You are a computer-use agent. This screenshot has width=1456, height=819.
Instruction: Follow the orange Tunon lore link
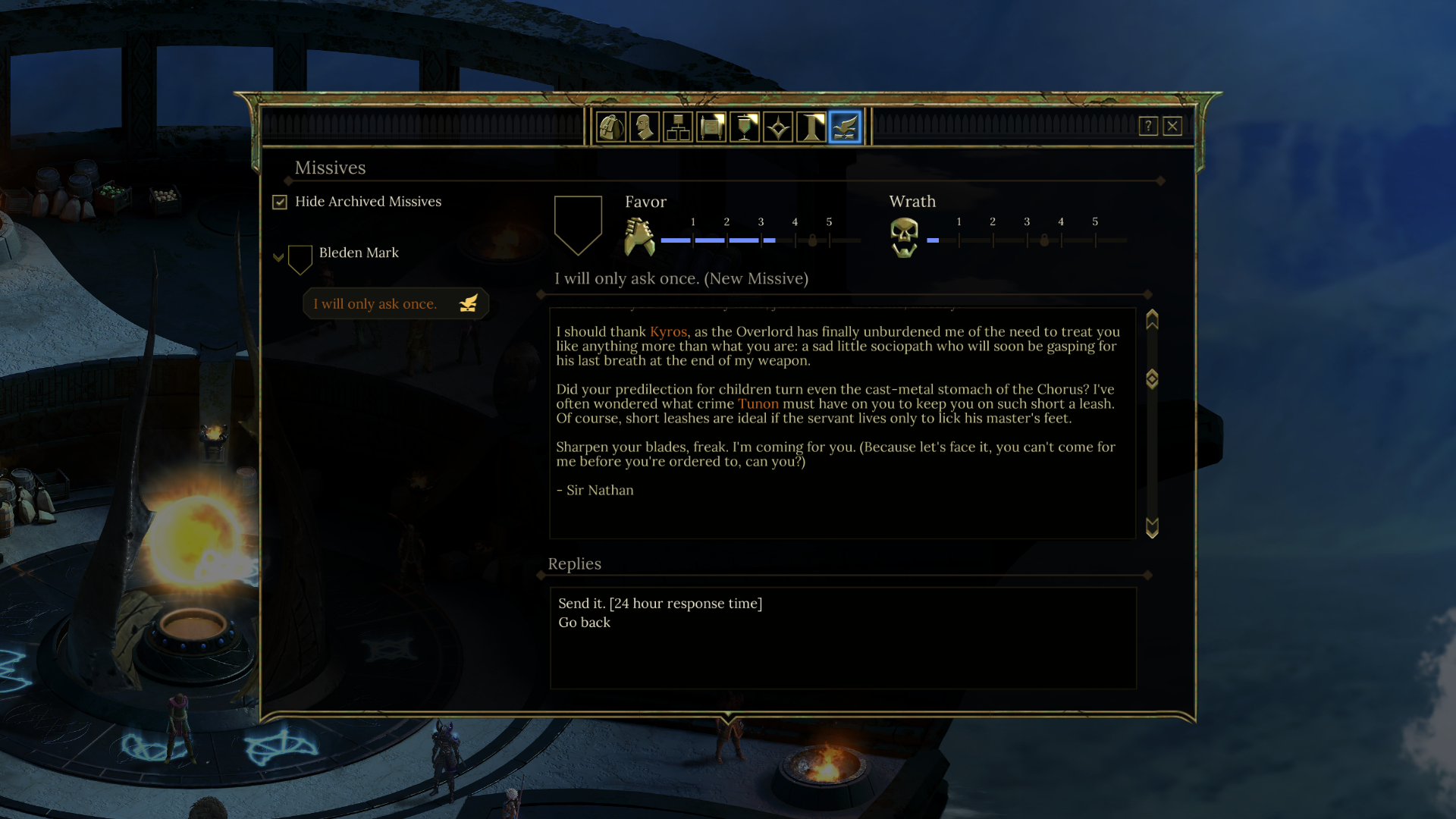[758, 403]
